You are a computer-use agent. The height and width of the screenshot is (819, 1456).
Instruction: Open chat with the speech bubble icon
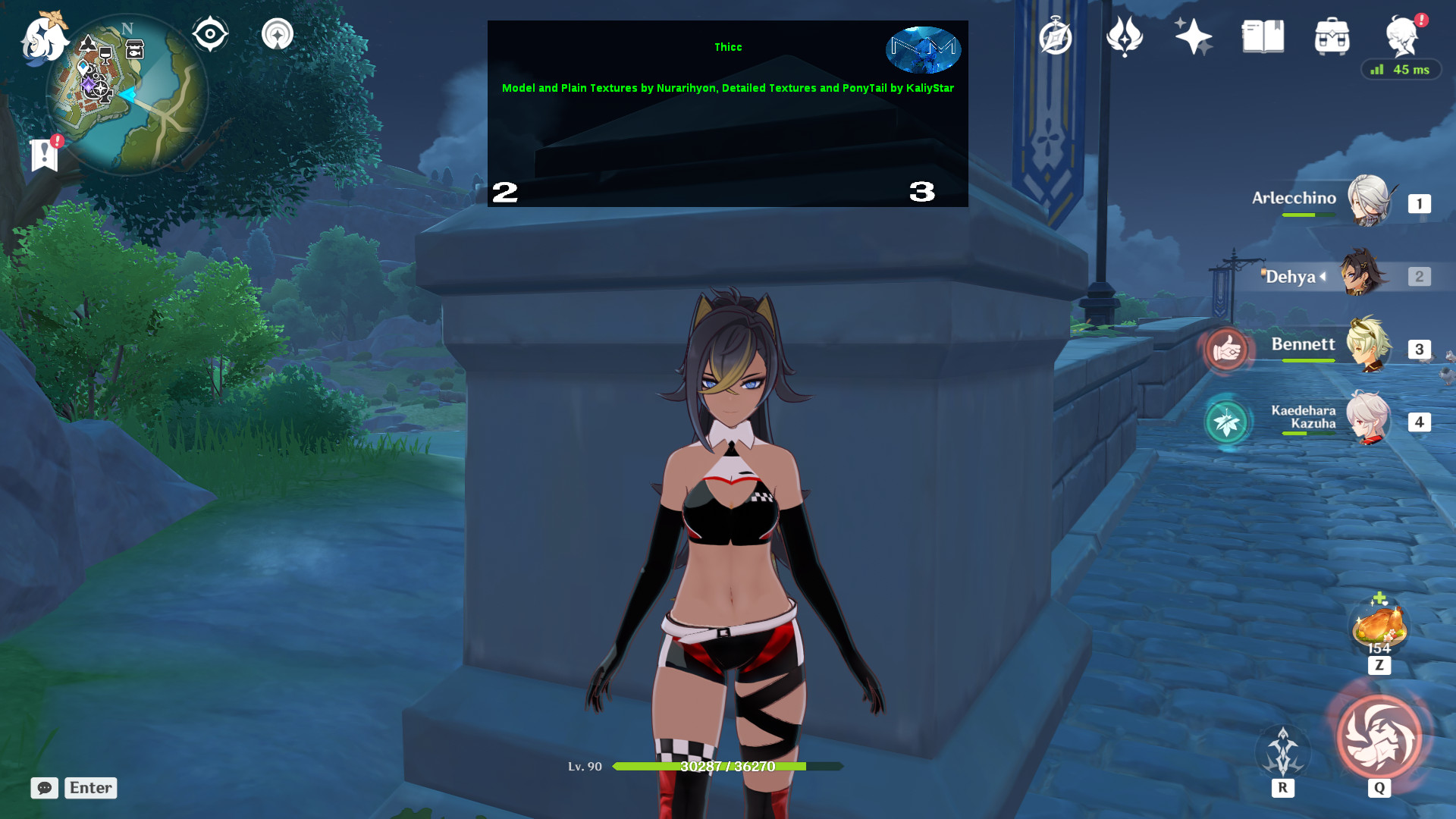(x=45, y=788)
